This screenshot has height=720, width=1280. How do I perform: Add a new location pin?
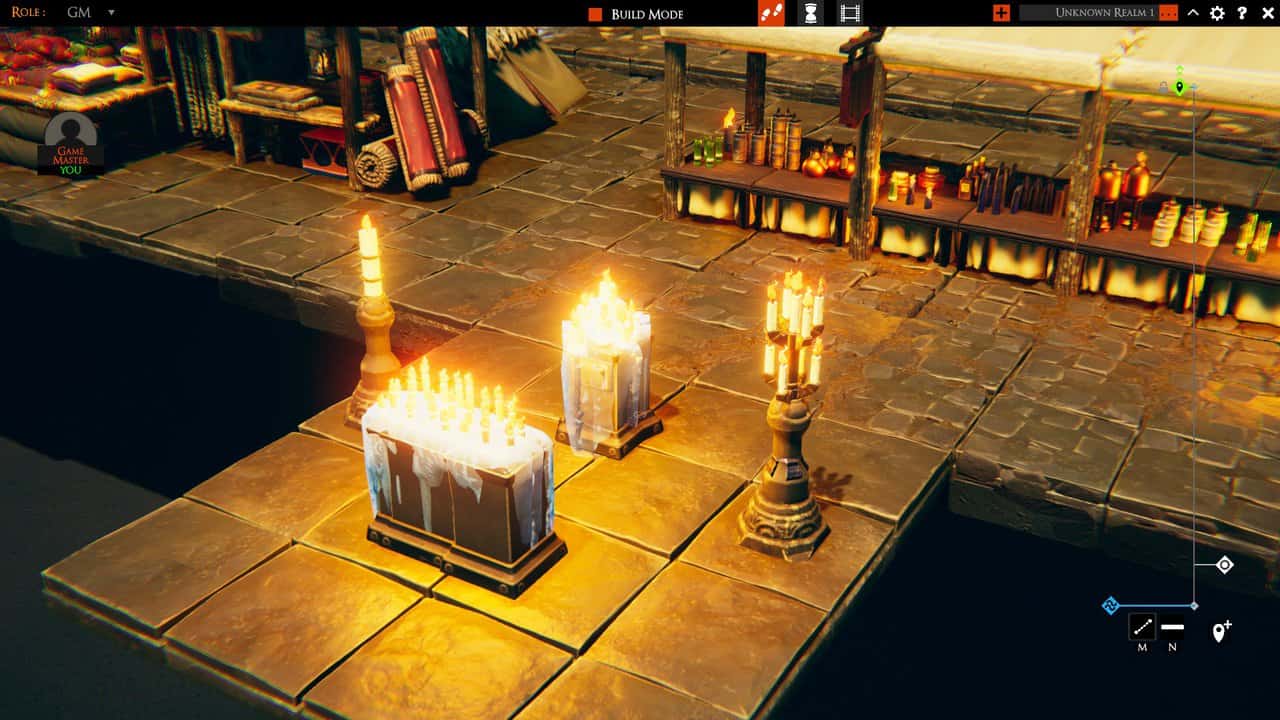tap(1221, 631)
